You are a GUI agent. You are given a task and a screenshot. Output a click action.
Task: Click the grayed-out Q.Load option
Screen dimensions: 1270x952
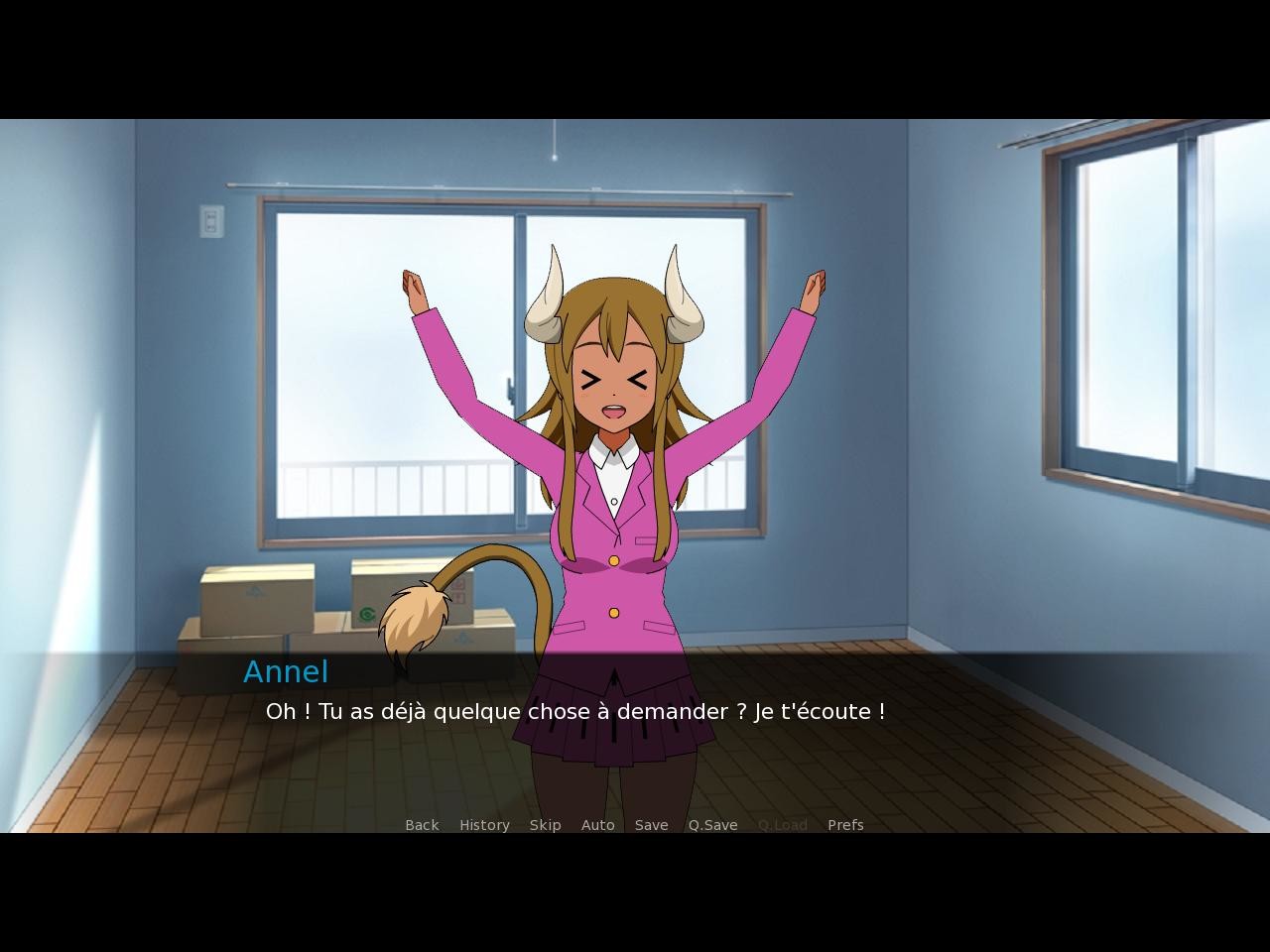782,824
